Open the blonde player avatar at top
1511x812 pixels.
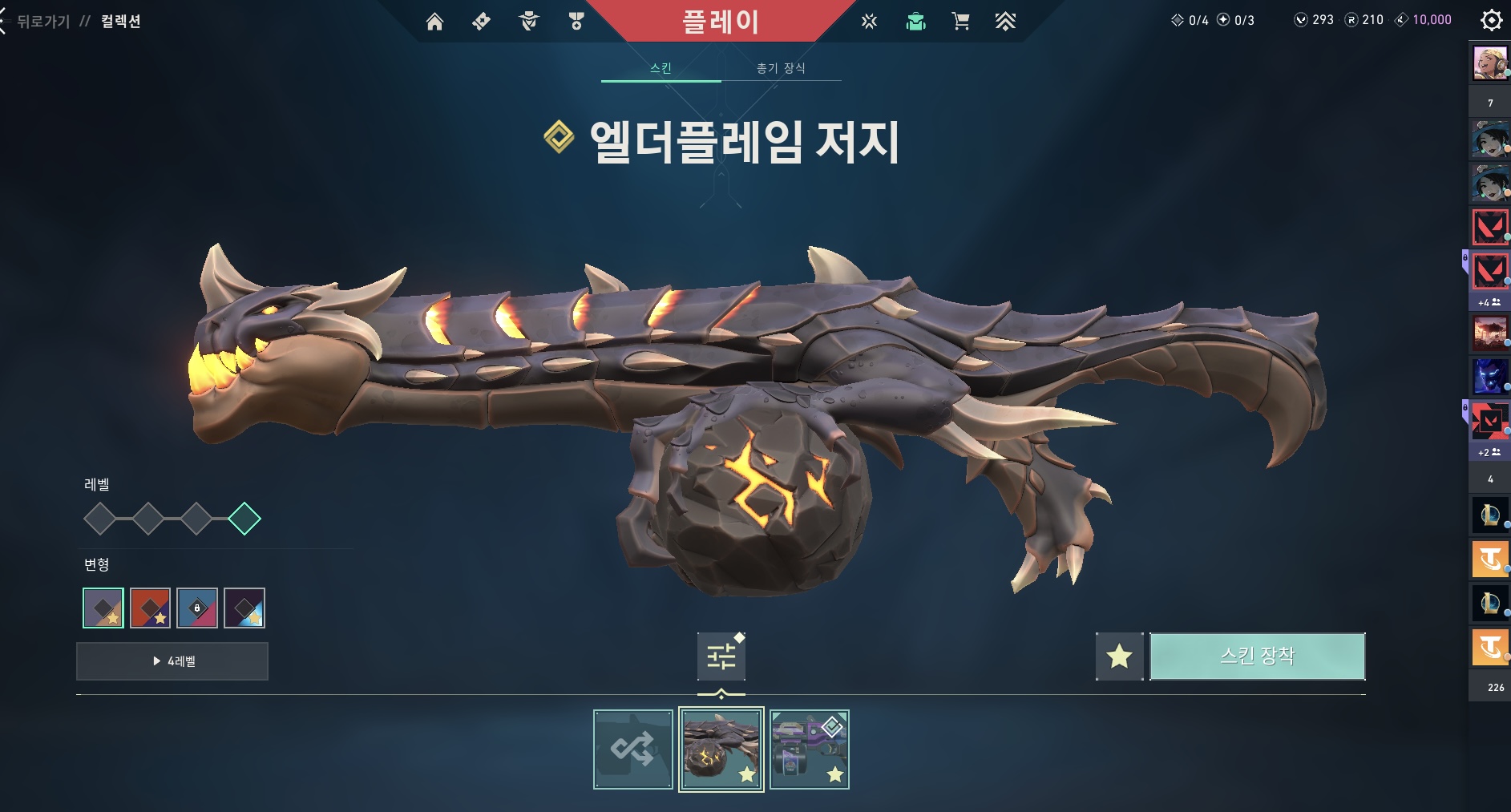tap(1489, 63)
